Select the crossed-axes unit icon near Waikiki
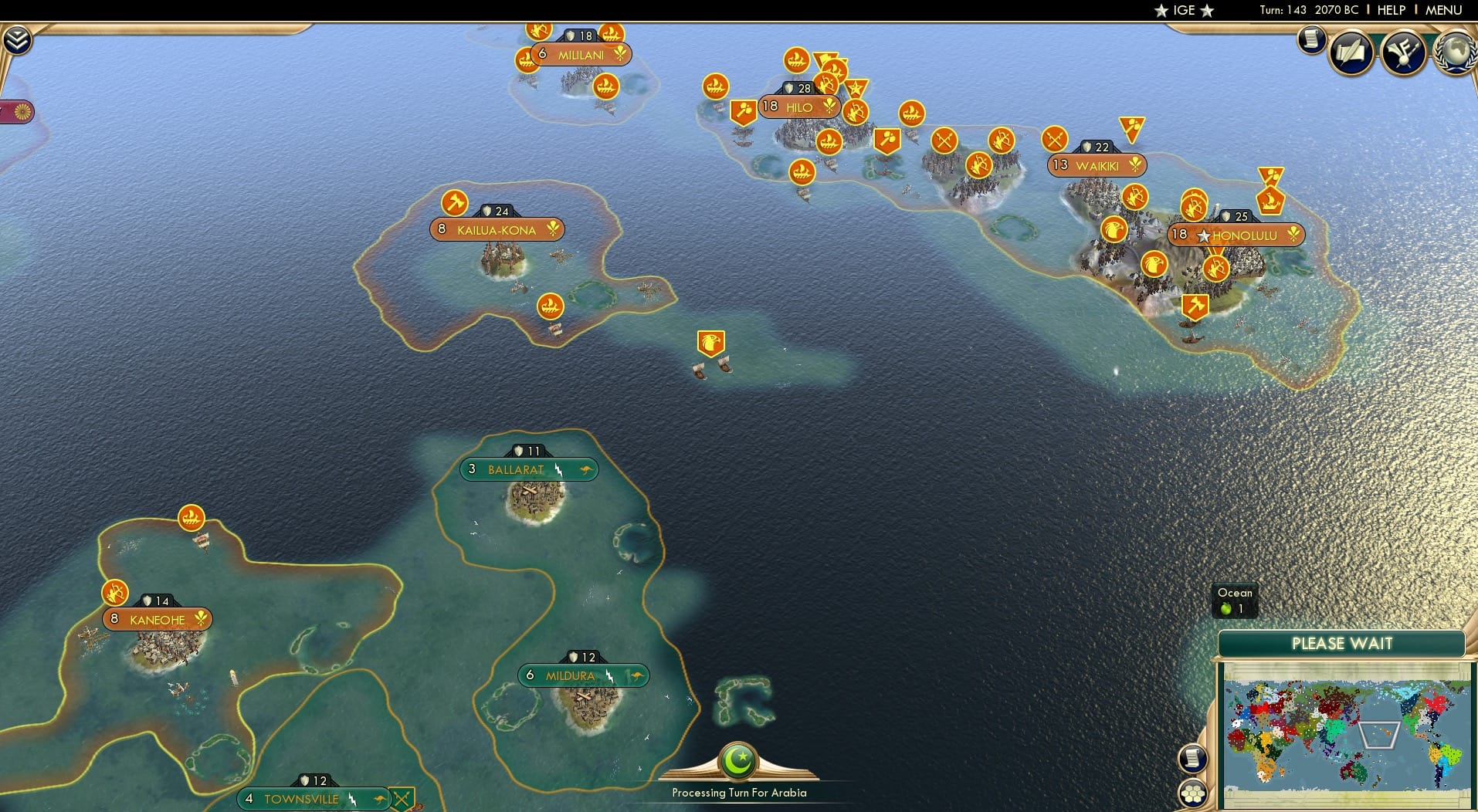Viewport: 1478px width, 812px height. [x=1053, y=140]
